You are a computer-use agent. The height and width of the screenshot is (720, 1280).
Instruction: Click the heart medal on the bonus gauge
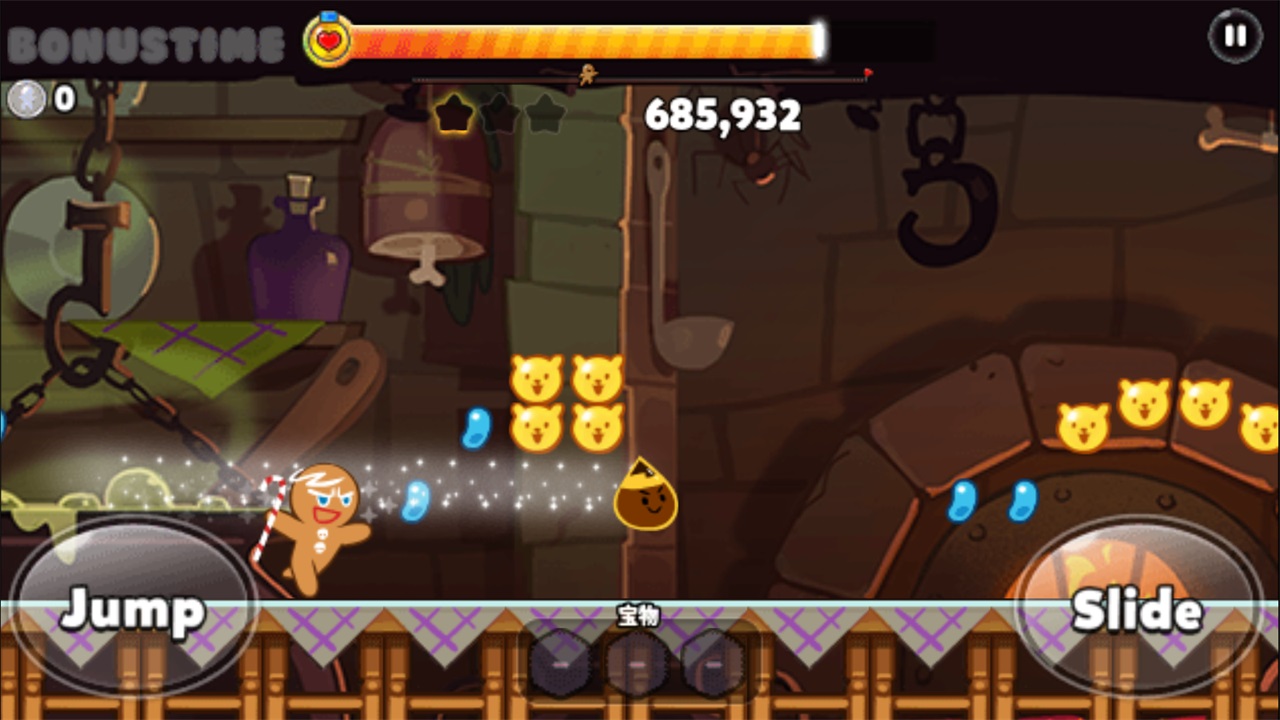[x=330, y=39]
